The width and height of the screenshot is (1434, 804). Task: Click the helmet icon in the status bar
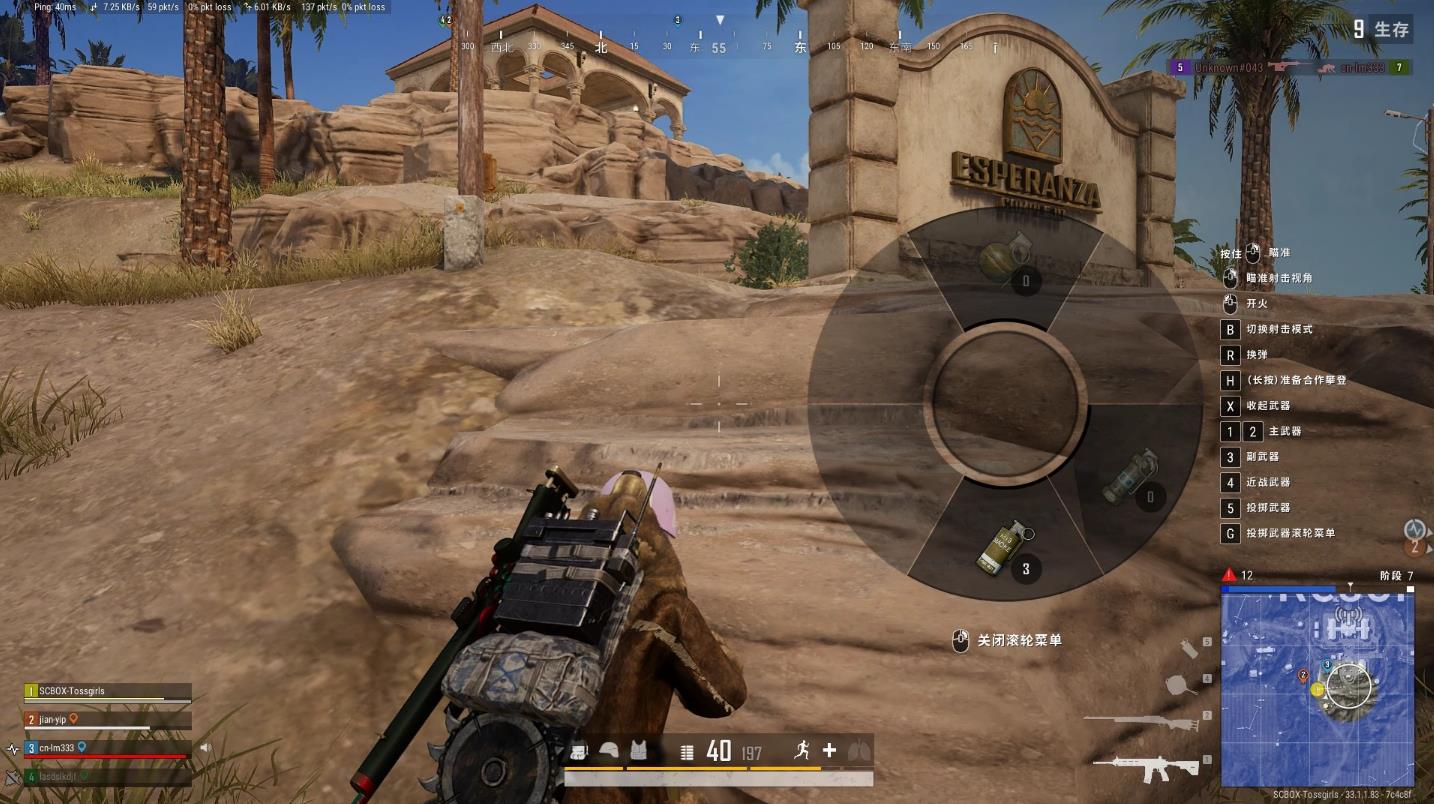[608, 751]
